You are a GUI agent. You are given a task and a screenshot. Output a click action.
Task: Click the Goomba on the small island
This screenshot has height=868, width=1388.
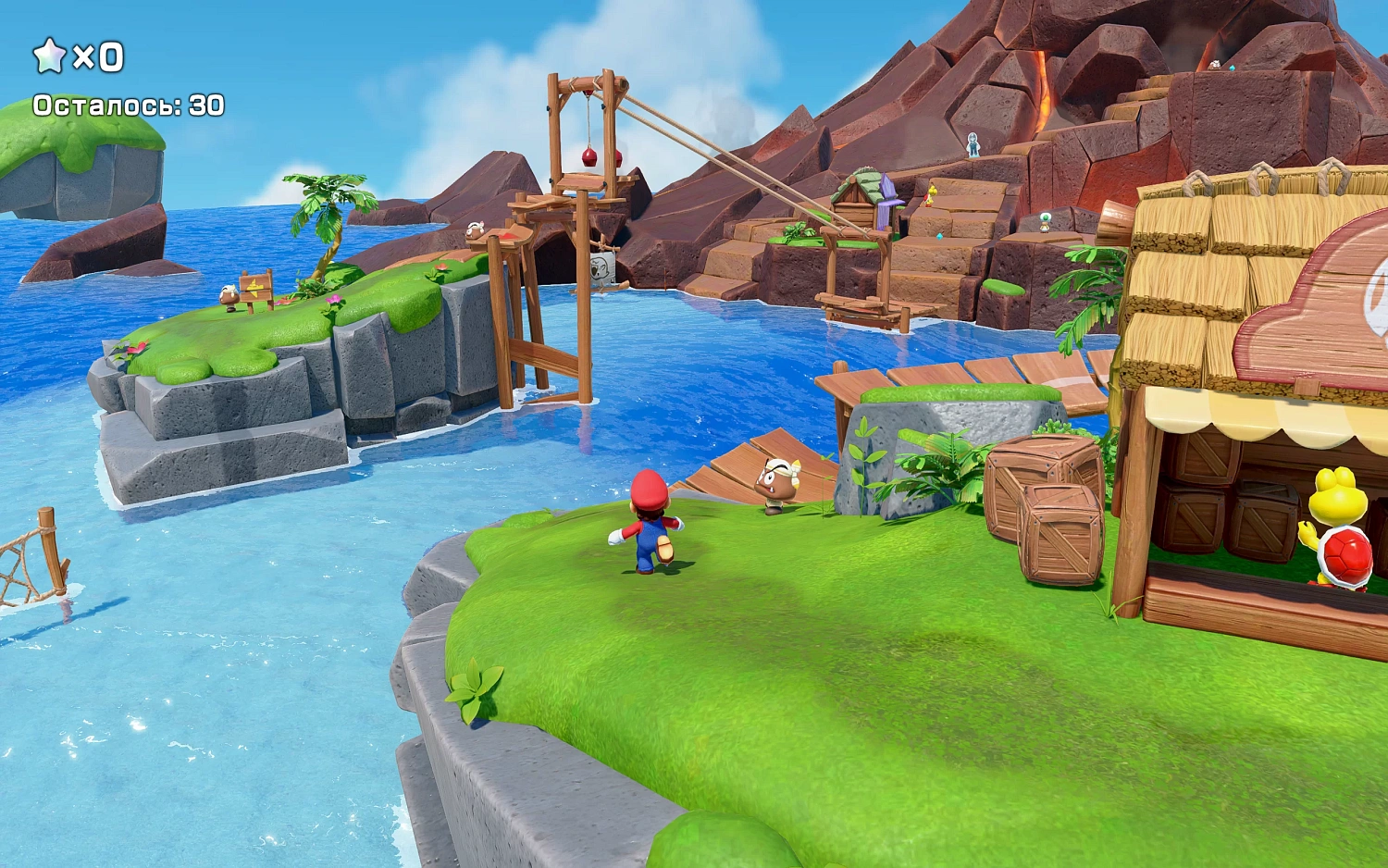pos(229,294)
